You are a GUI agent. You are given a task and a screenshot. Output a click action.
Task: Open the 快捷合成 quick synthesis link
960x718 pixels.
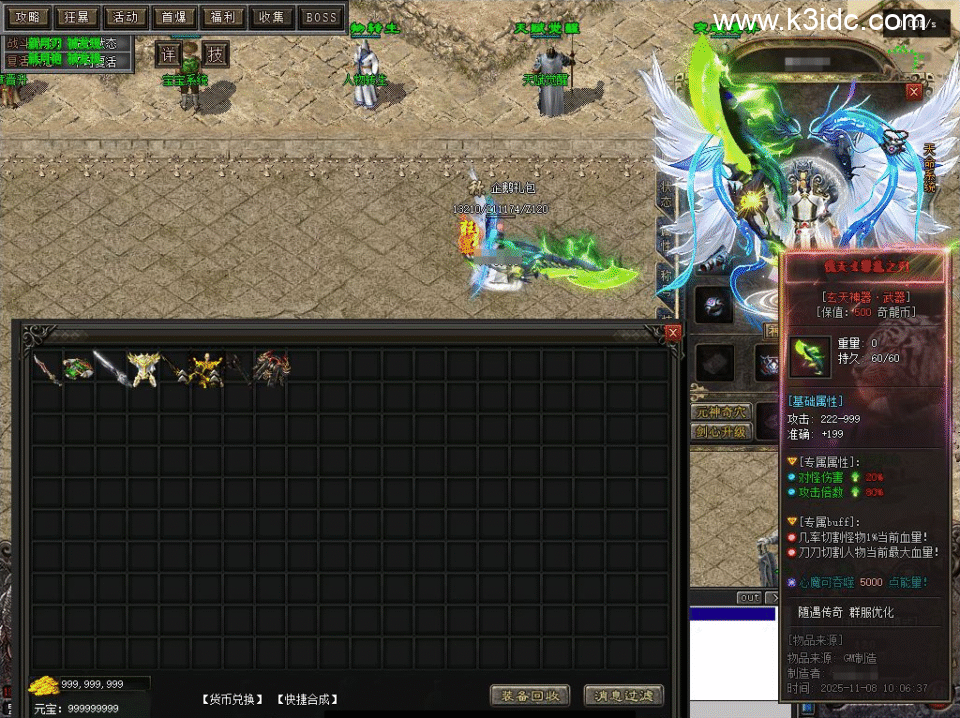(x=307, y=699)
